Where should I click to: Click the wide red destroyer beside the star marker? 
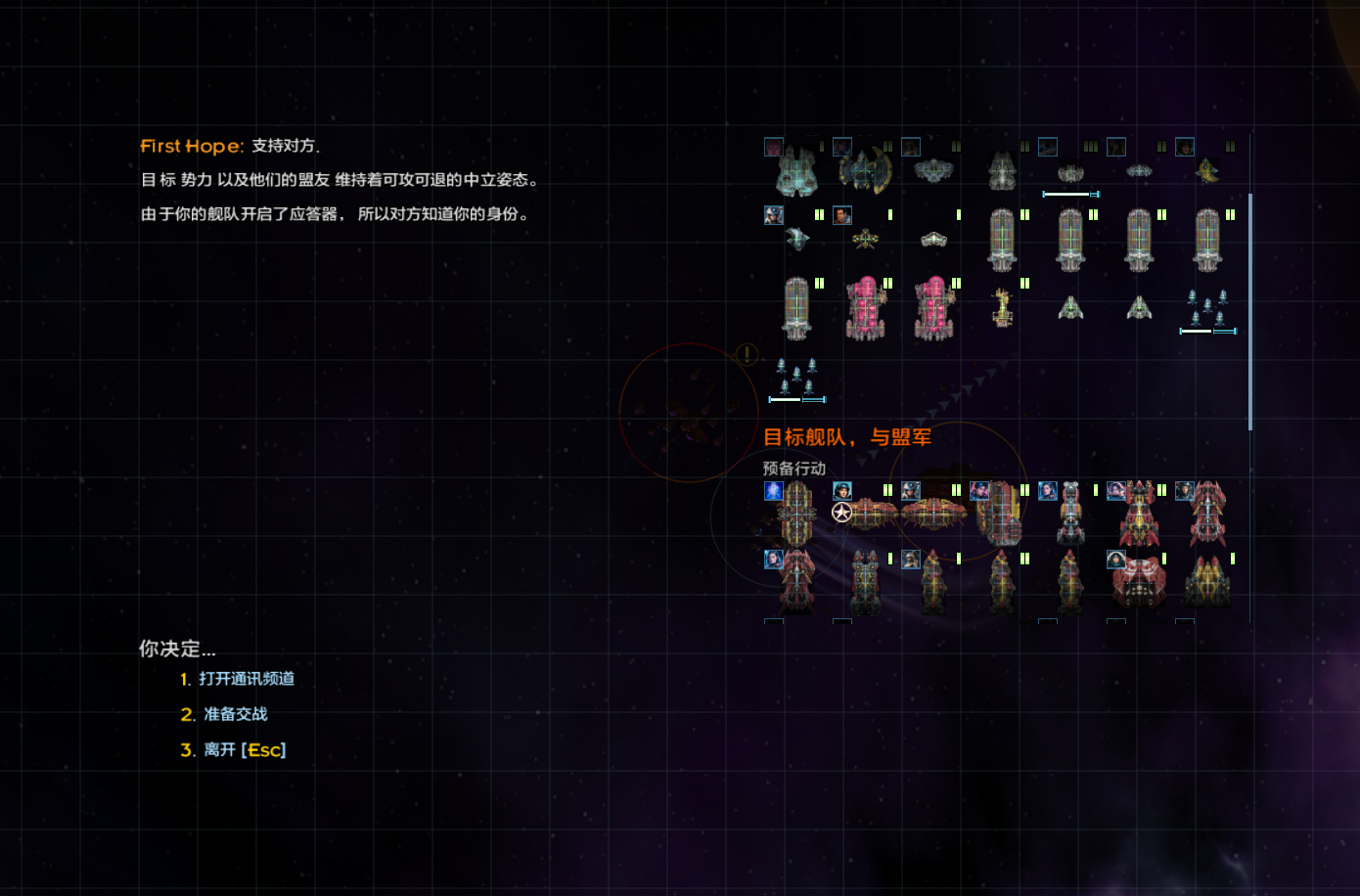click(871, 514)
